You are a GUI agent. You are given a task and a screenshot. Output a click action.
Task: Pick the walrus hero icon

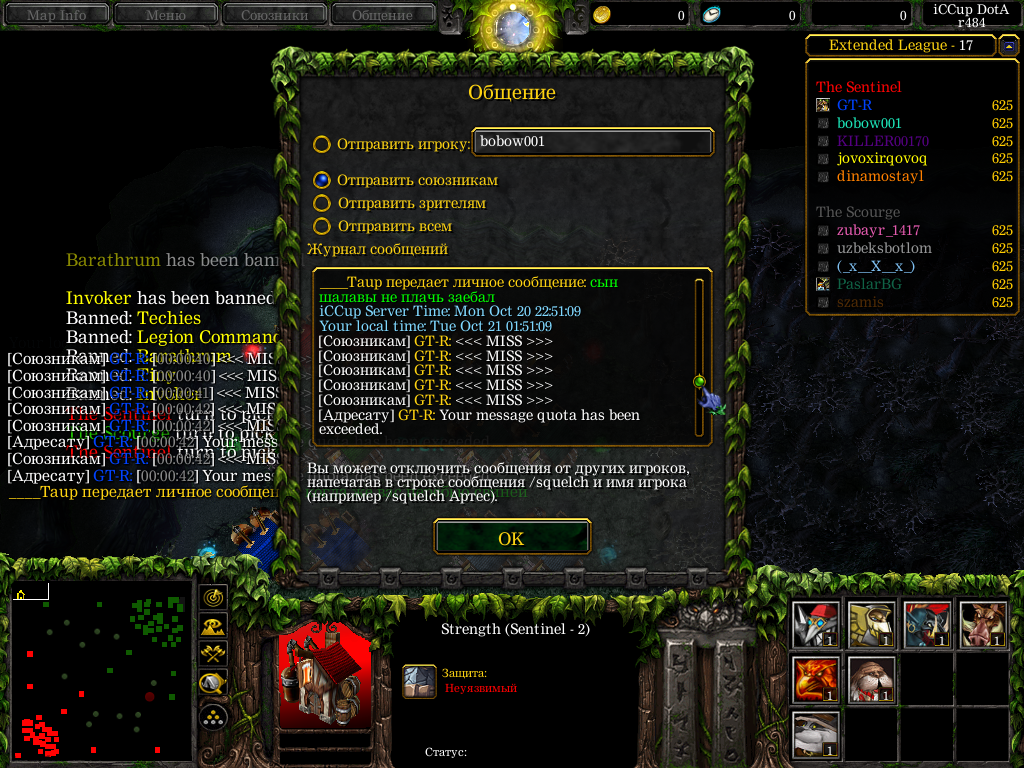point(871,680)
